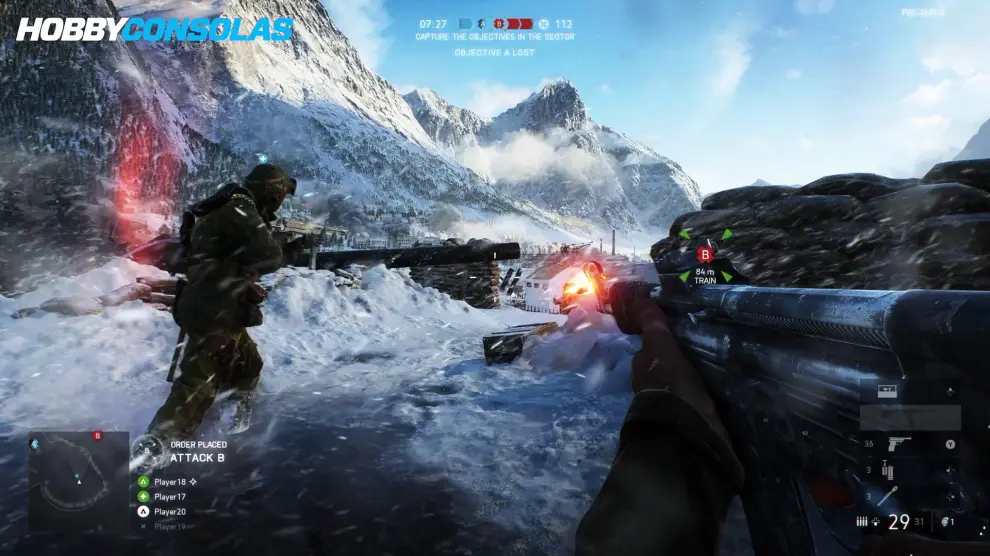Image resolution: width=990 pixels, height=556 pixels.
Task: Click the frag grenade count icon
Action: click(x=945, y=521)
